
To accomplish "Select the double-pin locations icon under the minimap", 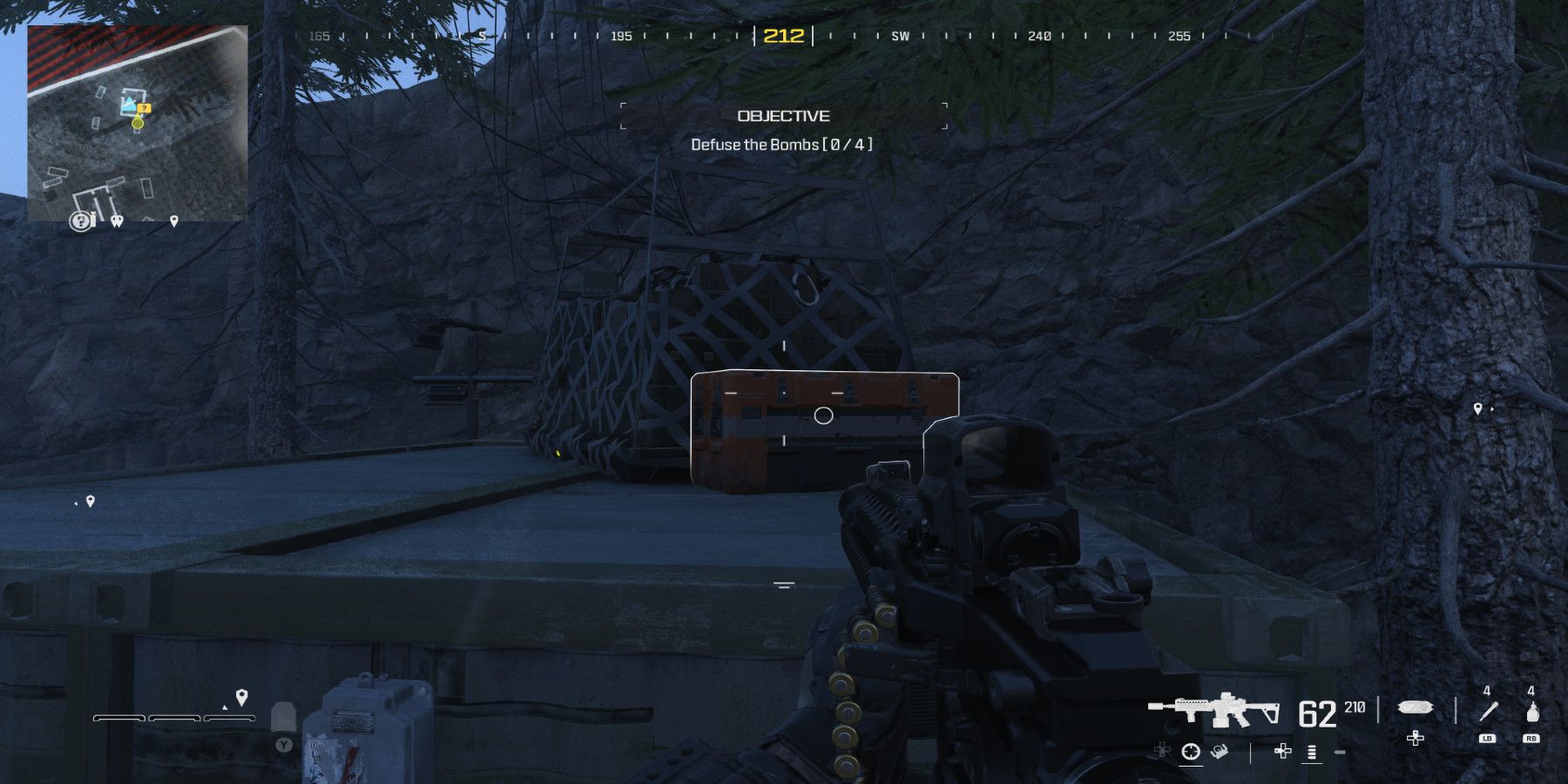I will tap(117, 220).
